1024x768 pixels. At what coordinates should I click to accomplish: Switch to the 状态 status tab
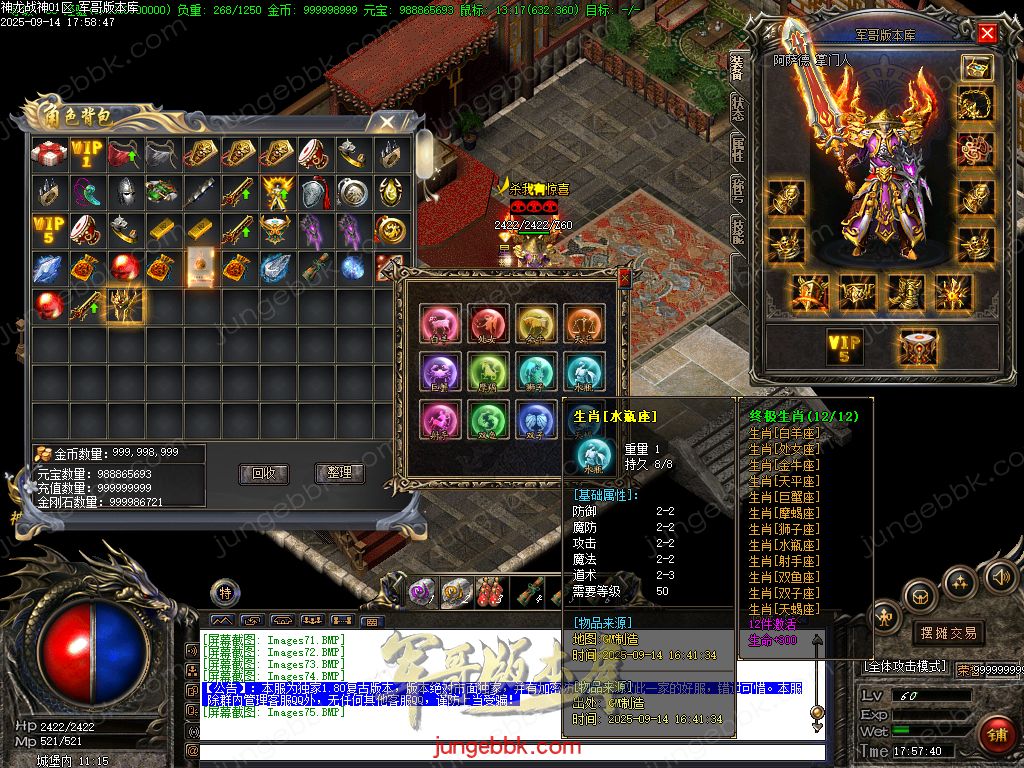pos(737,108)
